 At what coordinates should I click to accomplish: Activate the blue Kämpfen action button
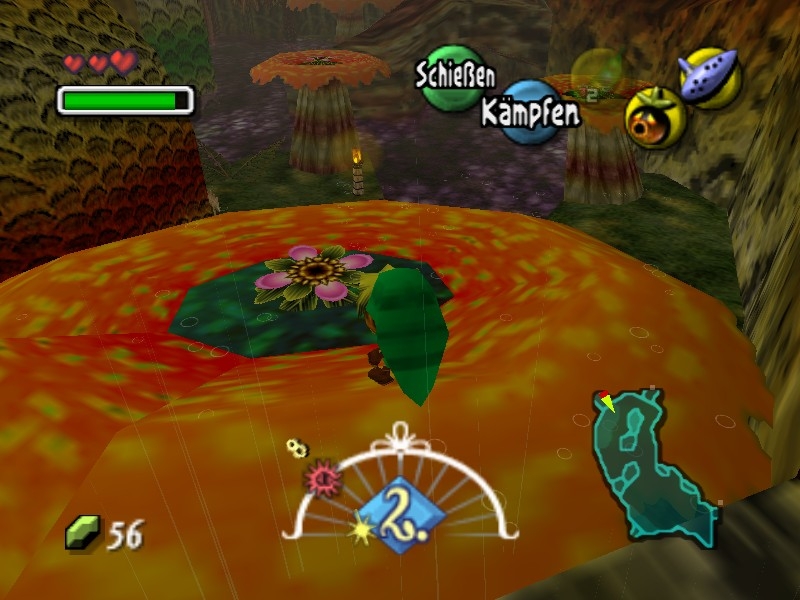[531, 111]
